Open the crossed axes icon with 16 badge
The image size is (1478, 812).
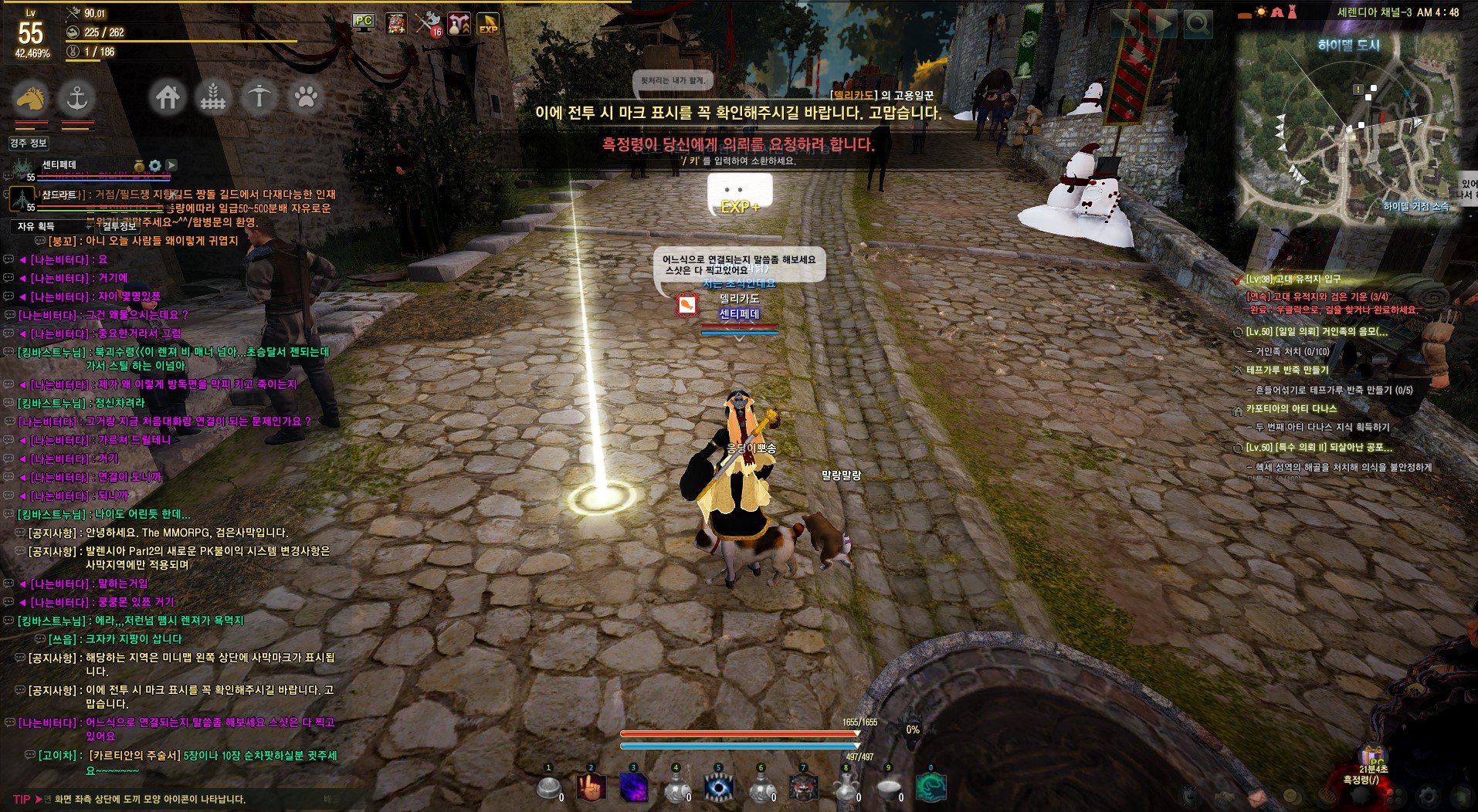click(429, 24)
